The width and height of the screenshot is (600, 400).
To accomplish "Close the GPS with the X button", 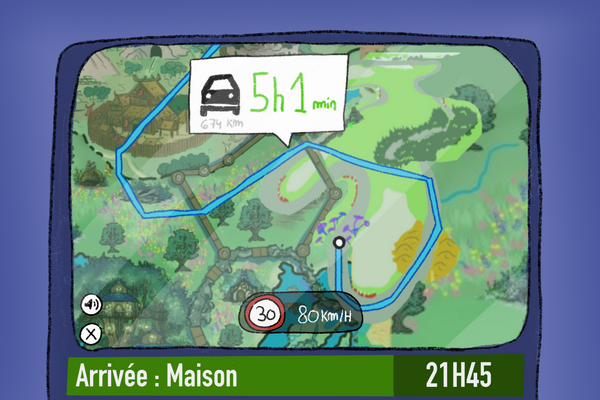I will (91, 334).
